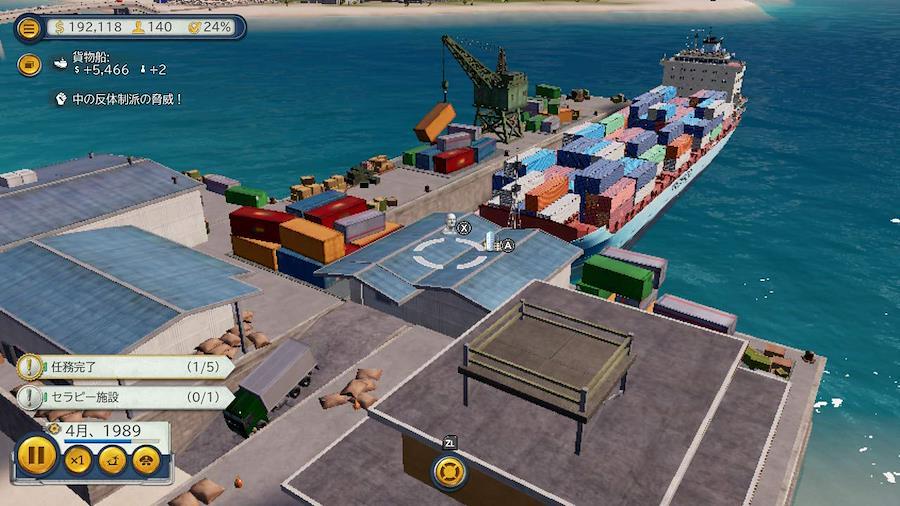
Task: Open the El Presidente hat icon button
Action: pyautogui.click(x=147, y=460)
